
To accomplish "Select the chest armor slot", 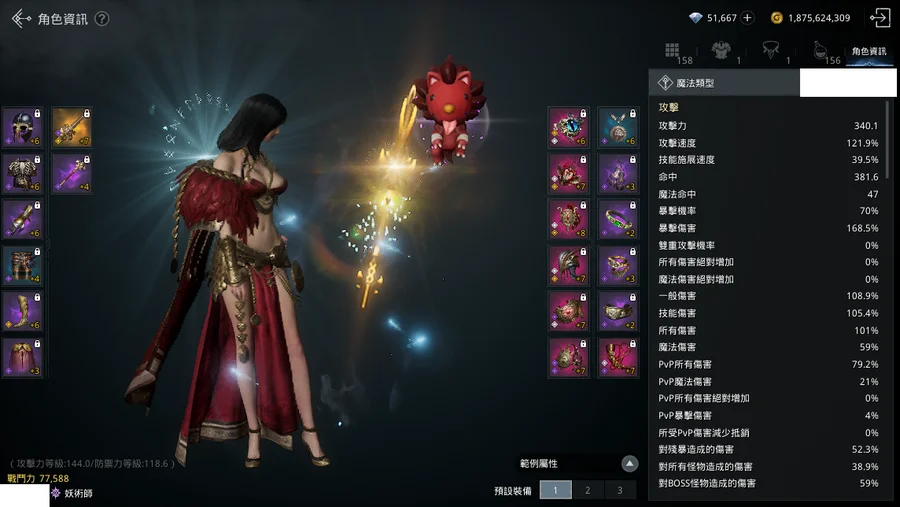I will pos(21,173).
